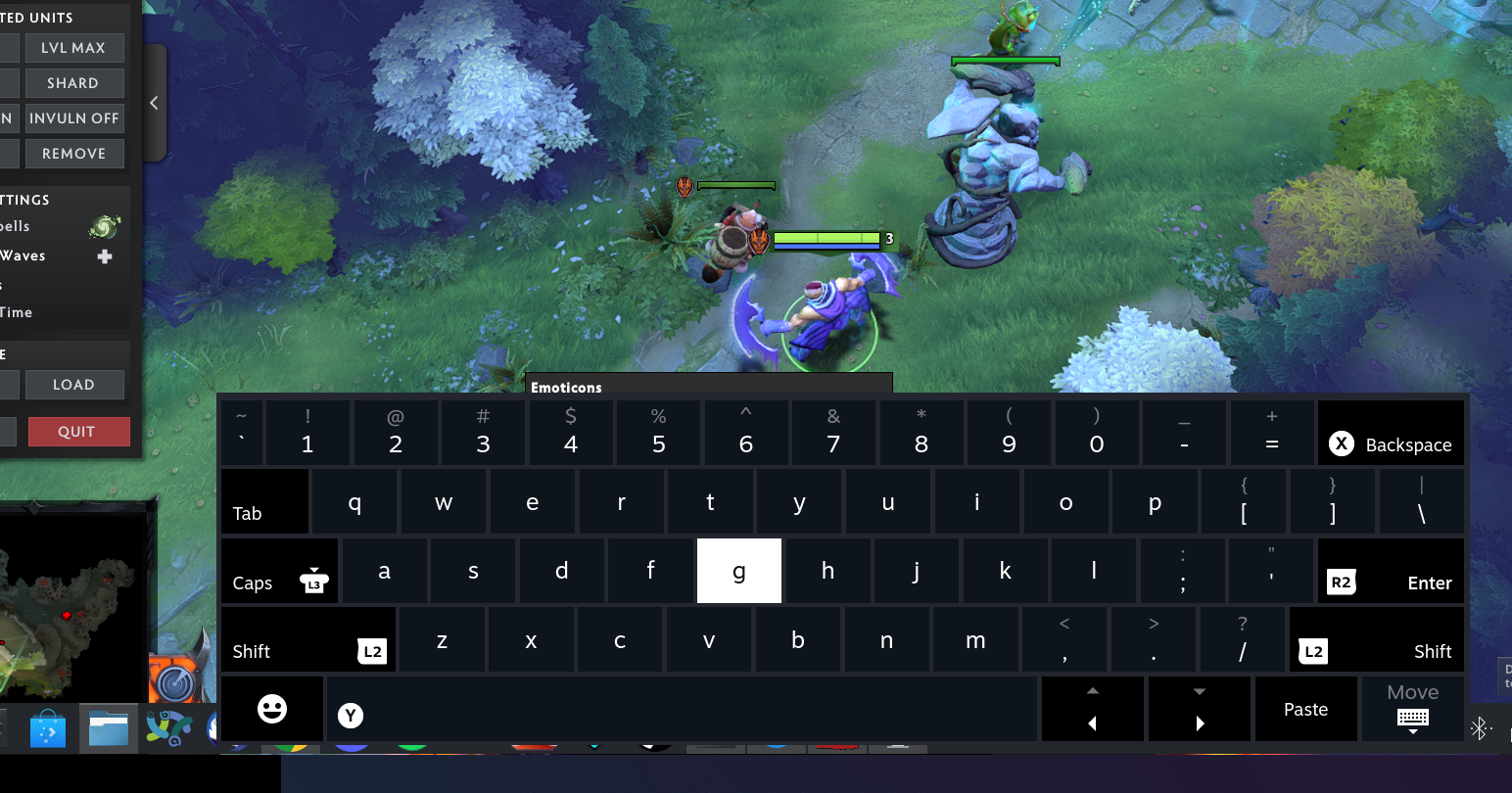Open the software store from the taskbar
This screenshot has width=1512, height=793.
pos(50,728)
